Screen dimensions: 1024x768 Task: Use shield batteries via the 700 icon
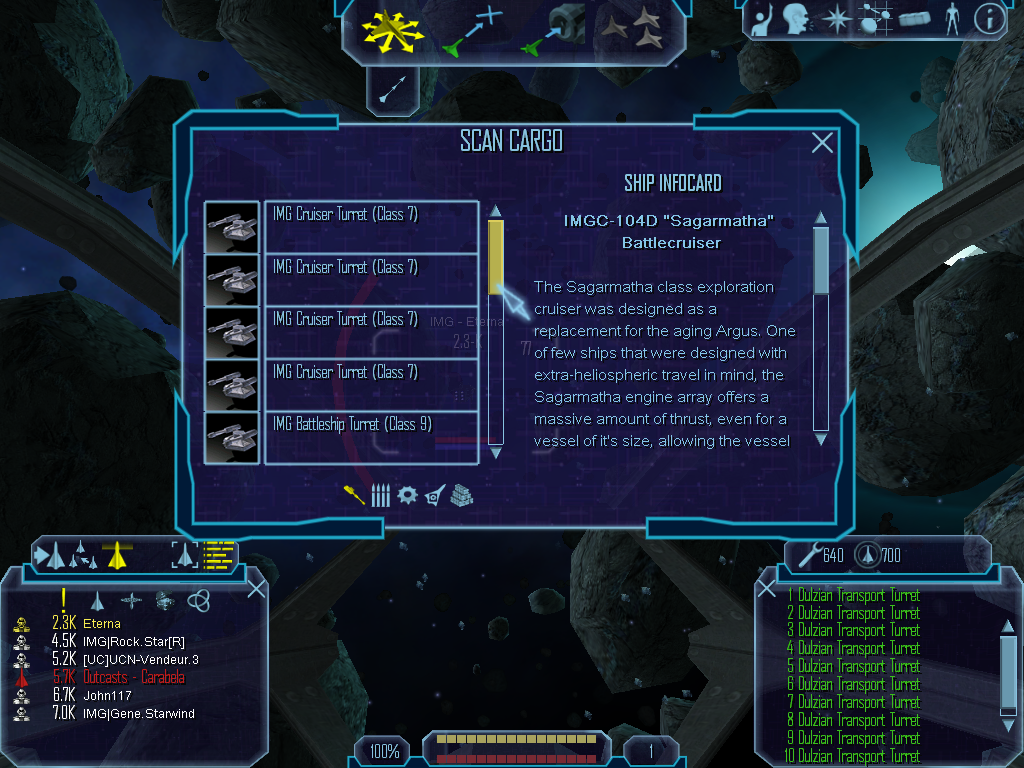[868, 553]
